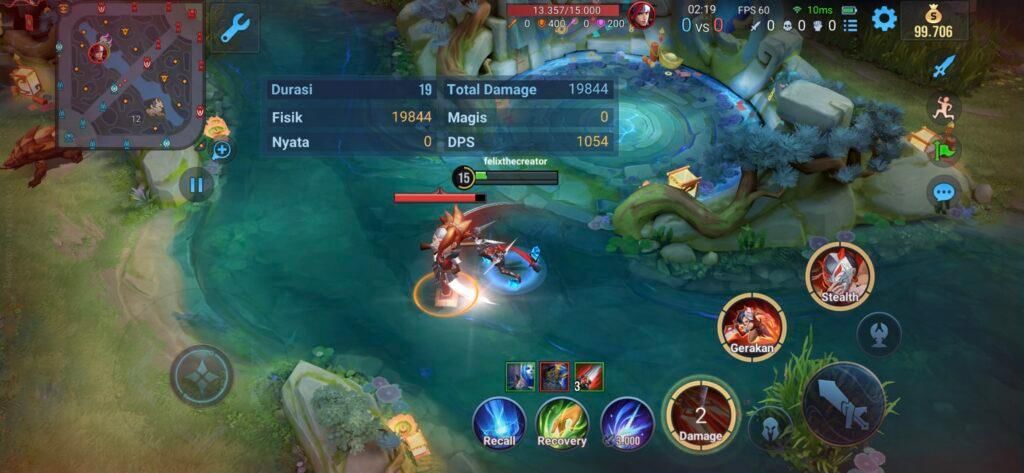1024x473 pixels.
Task: Open the gear settings menu
Action: [x=884, y=19]
